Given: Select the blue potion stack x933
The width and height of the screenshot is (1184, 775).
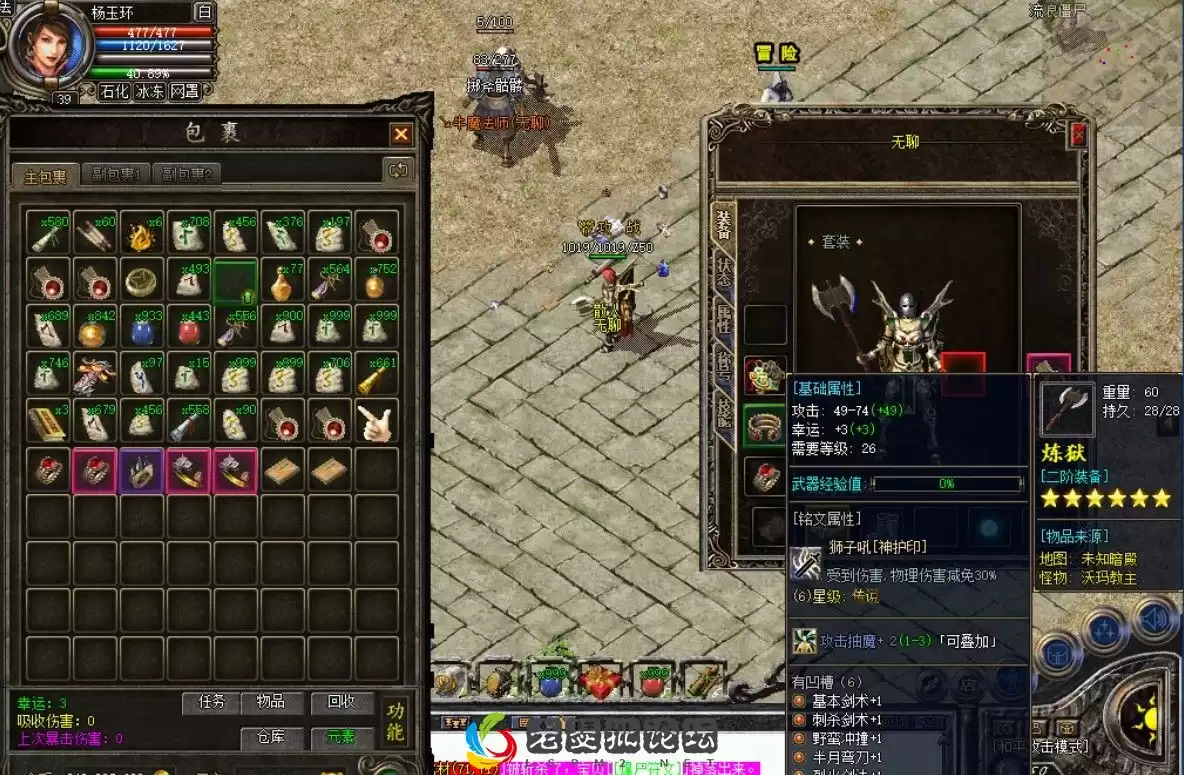Looking at the screenshot, I should click(x=143, y=328).
